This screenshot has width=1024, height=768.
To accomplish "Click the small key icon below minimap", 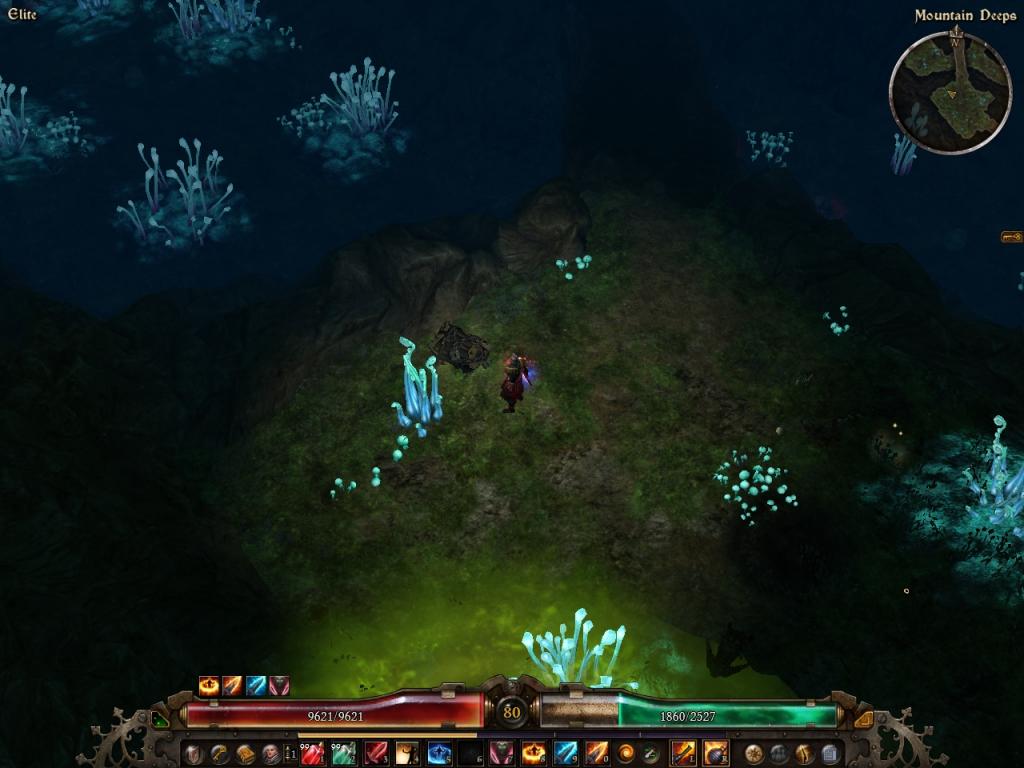I will click(1011, 237).
